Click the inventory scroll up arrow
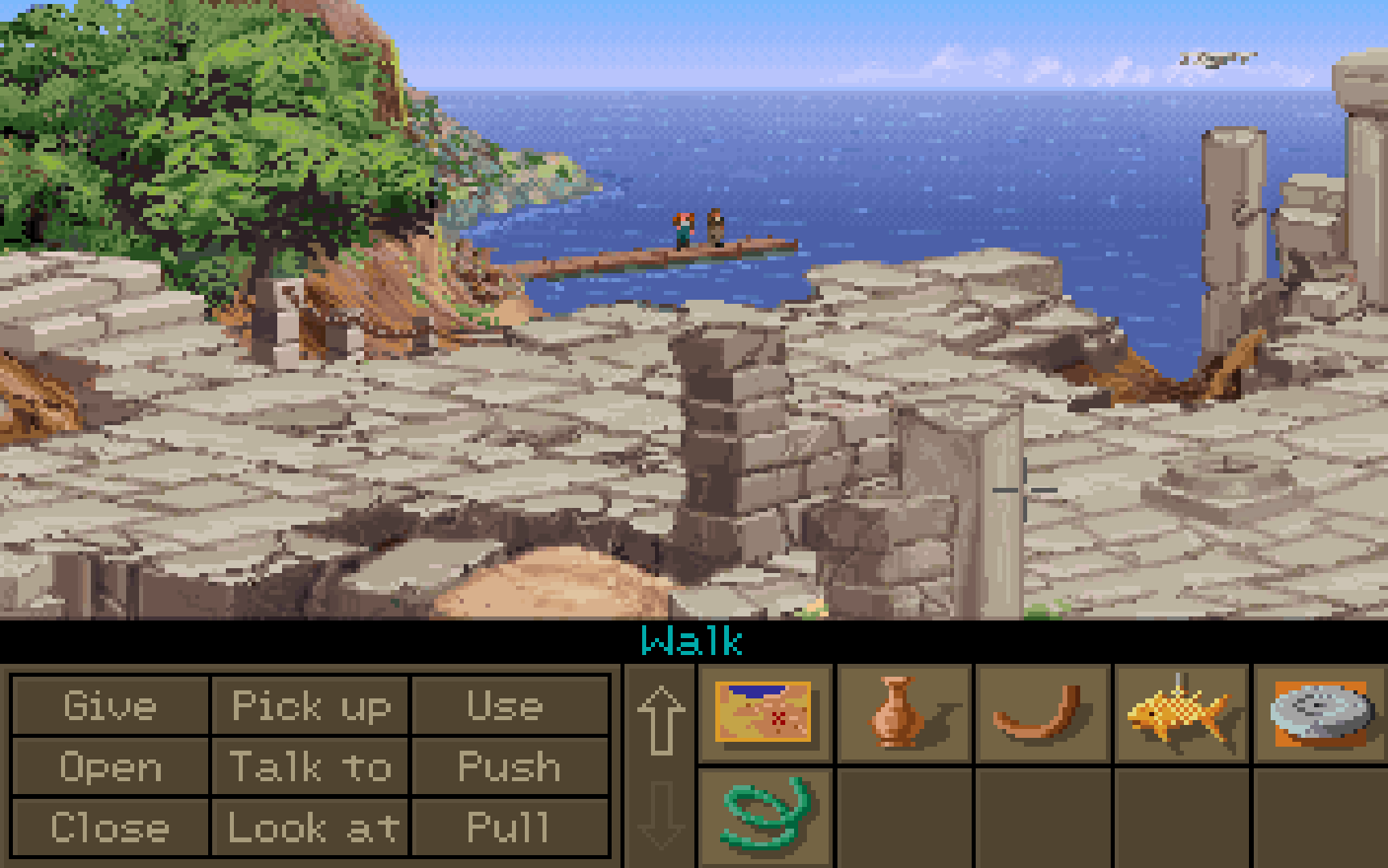Viewport: 1388px width, 868px height. tap(661, 720)
